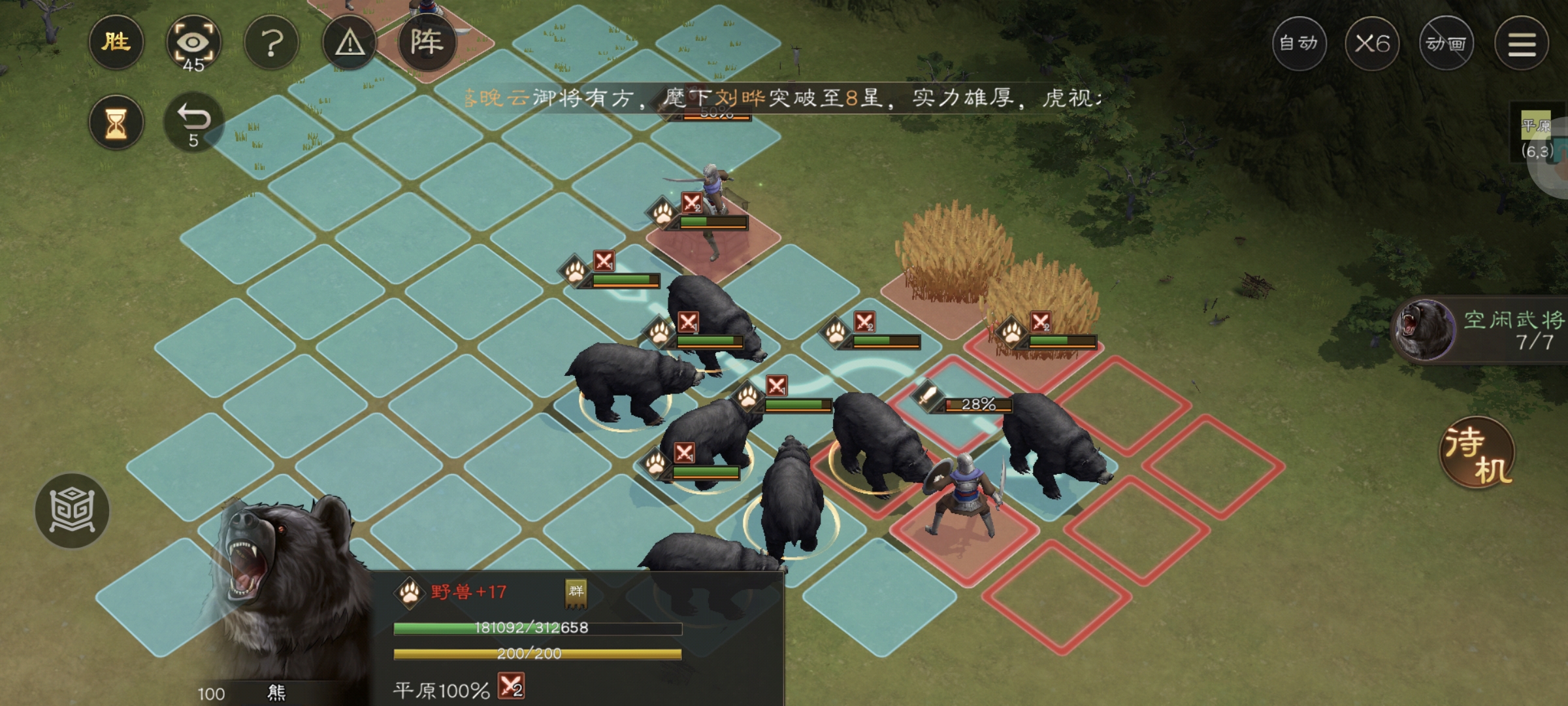Toggle 动画 animation setting

coord(1446,43)
